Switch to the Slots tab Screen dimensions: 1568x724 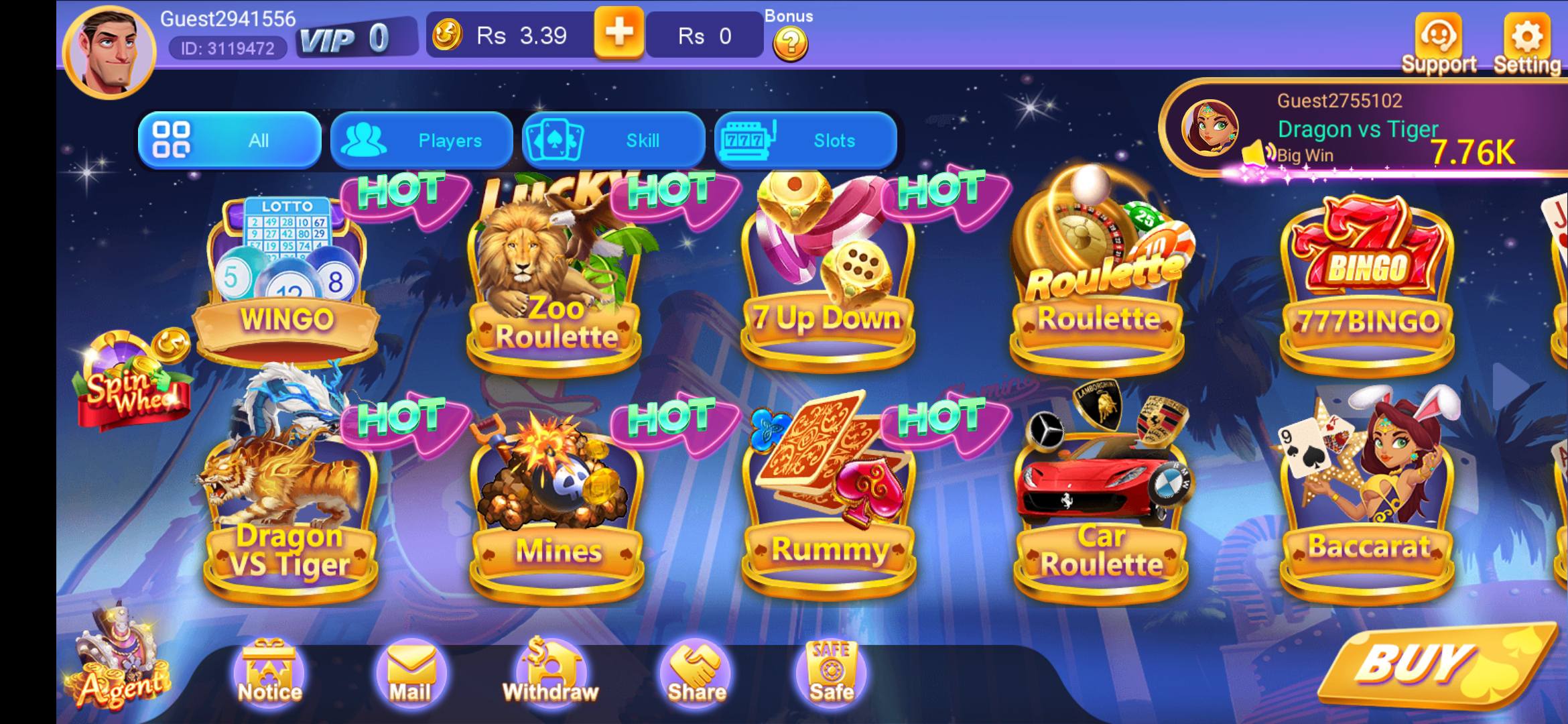[807, 140]
